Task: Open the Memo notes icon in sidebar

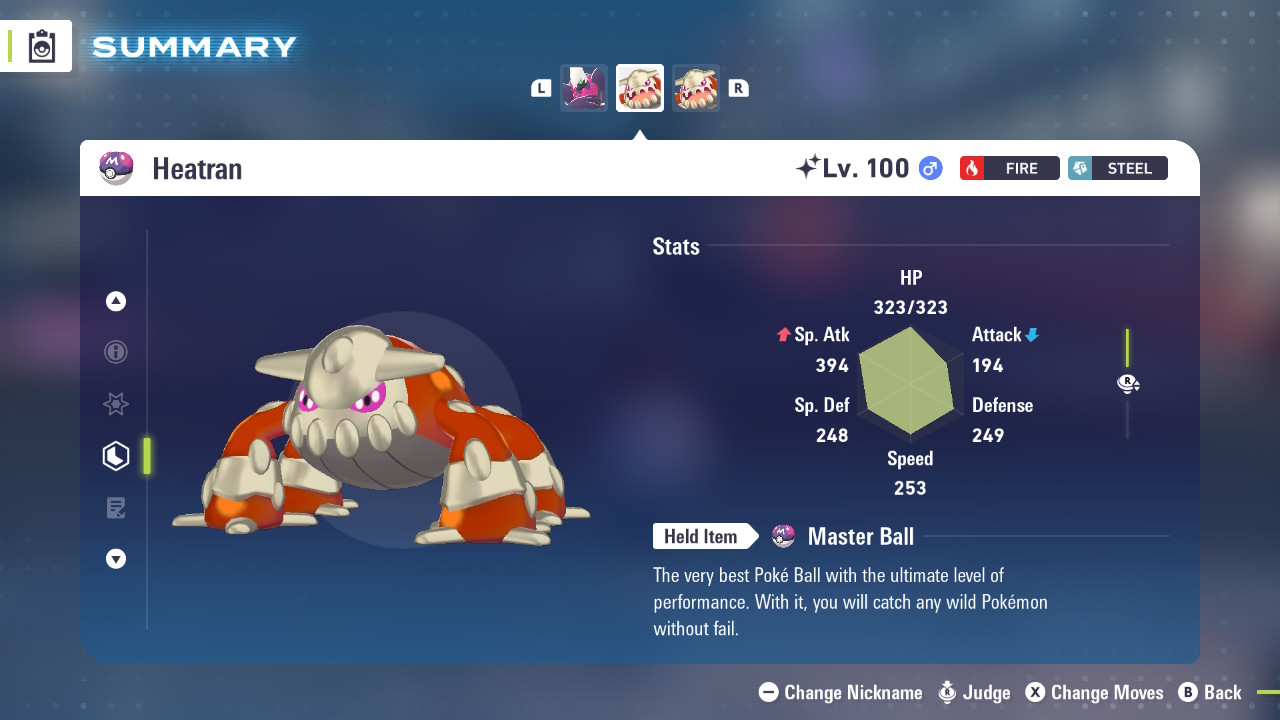Action: tap(115, 508)
